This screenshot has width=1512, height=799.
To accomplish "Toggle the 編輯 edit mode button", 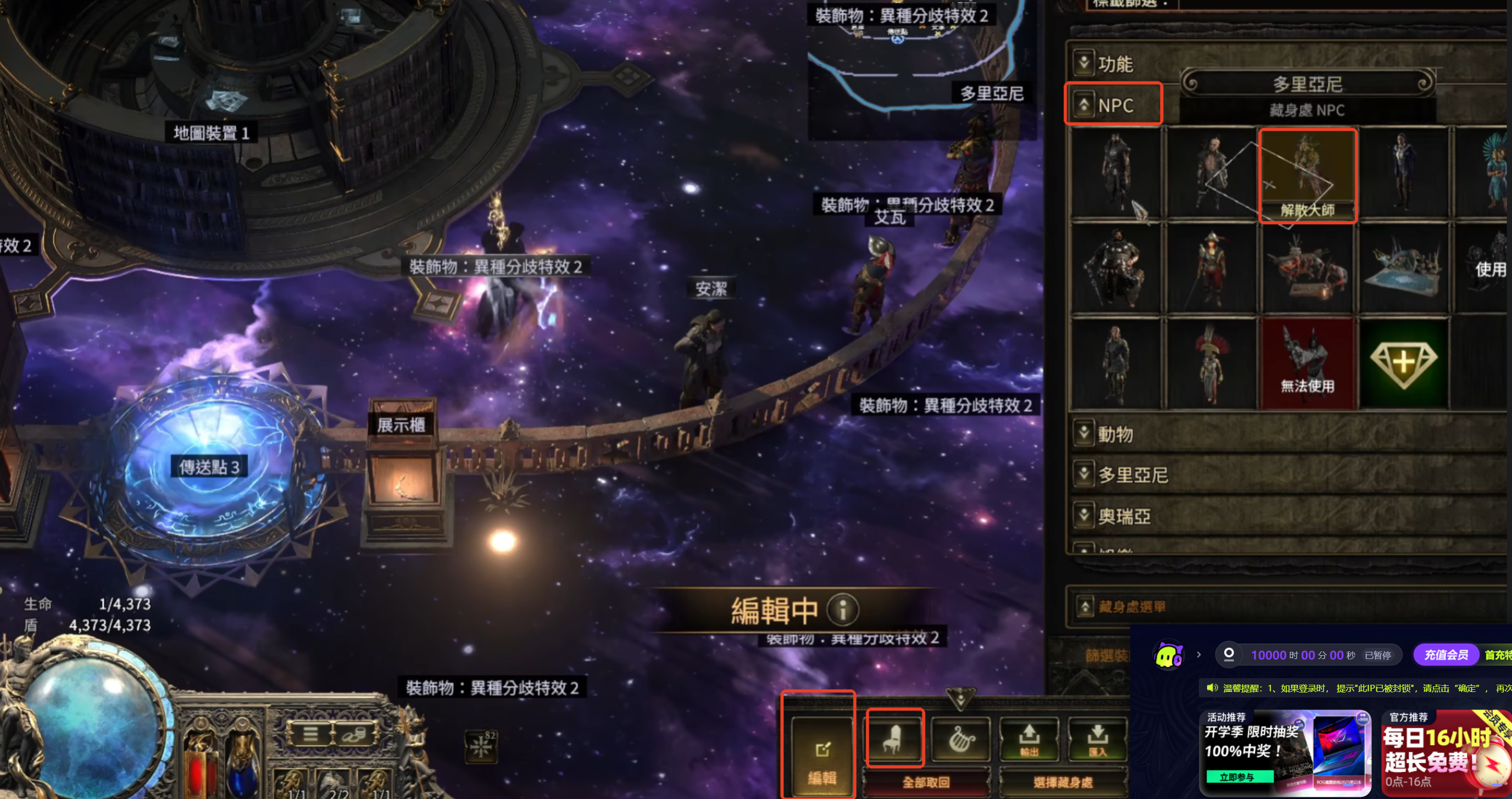I will click(x=821, y=756).
